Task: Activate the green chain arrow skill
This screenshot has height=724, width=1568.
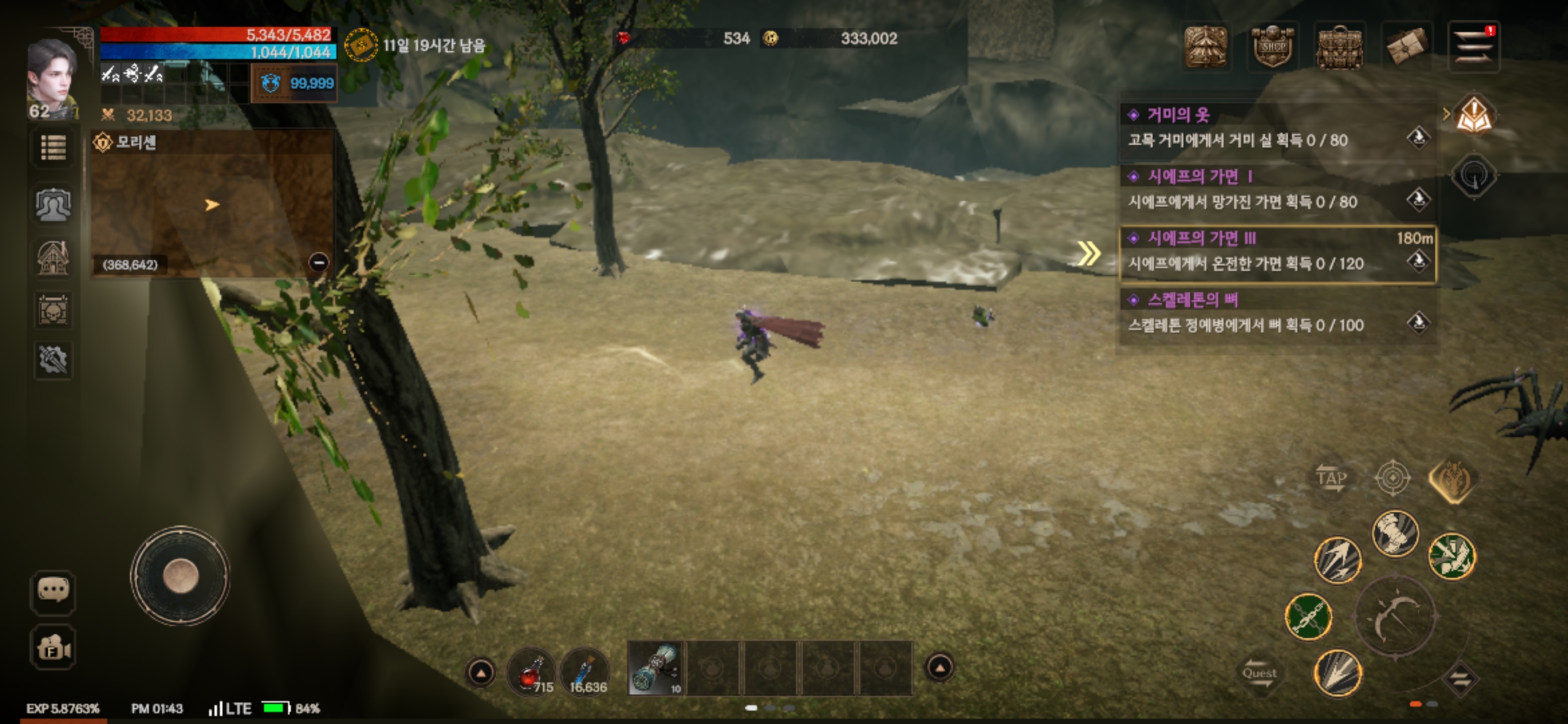Action: (x=1308, y=617)
